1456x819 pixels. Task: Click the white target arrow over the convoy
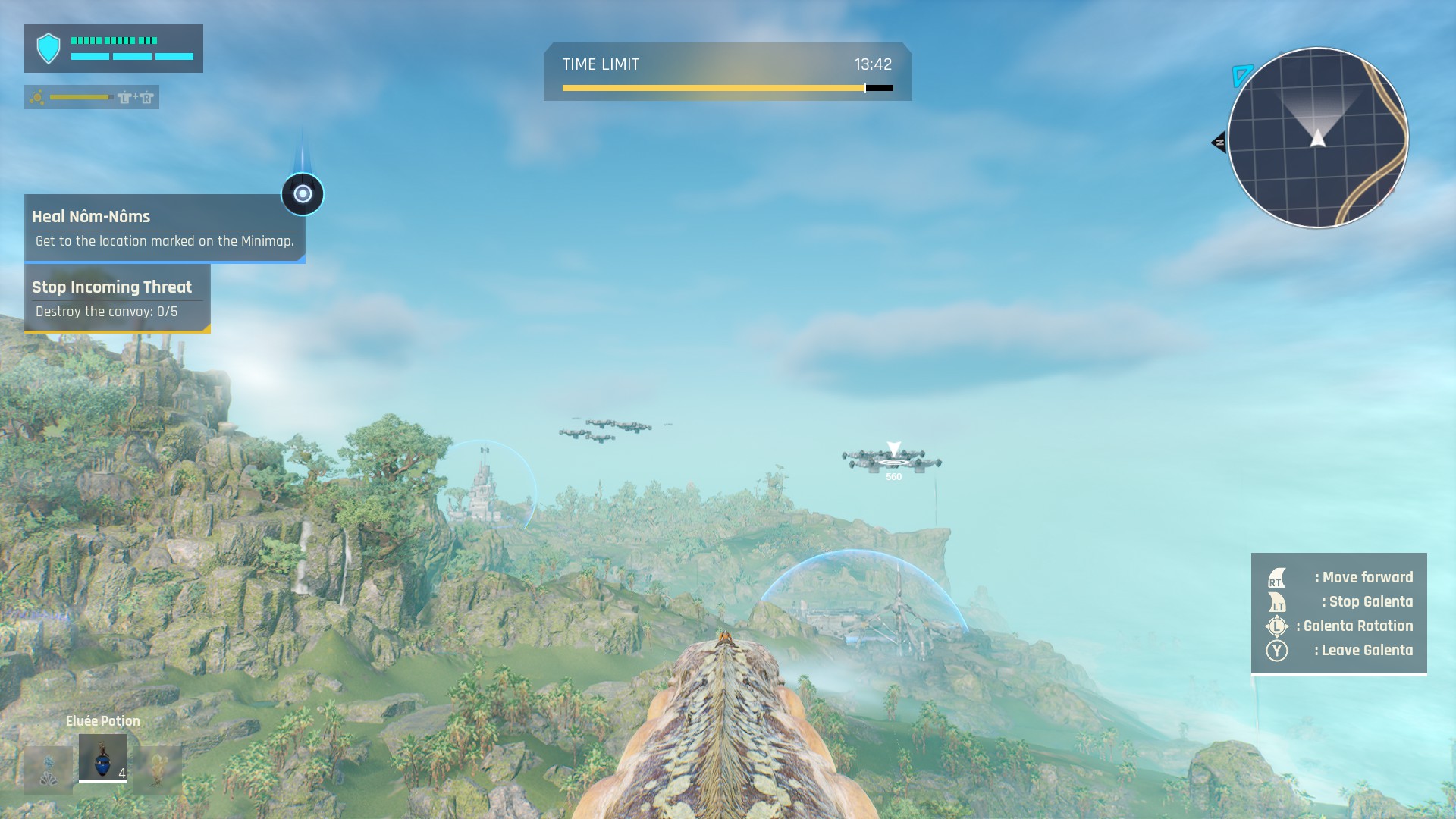[x=894, y=449]
